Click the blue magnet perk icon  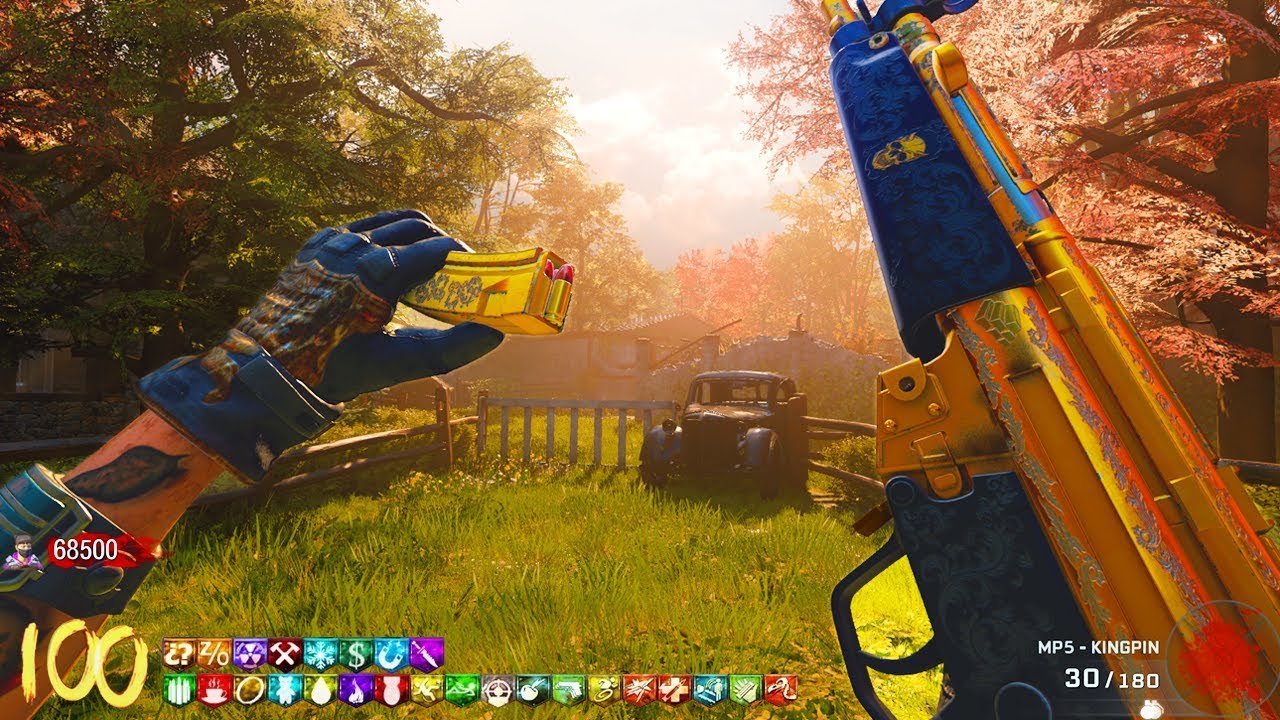click(x=391, y=653)
